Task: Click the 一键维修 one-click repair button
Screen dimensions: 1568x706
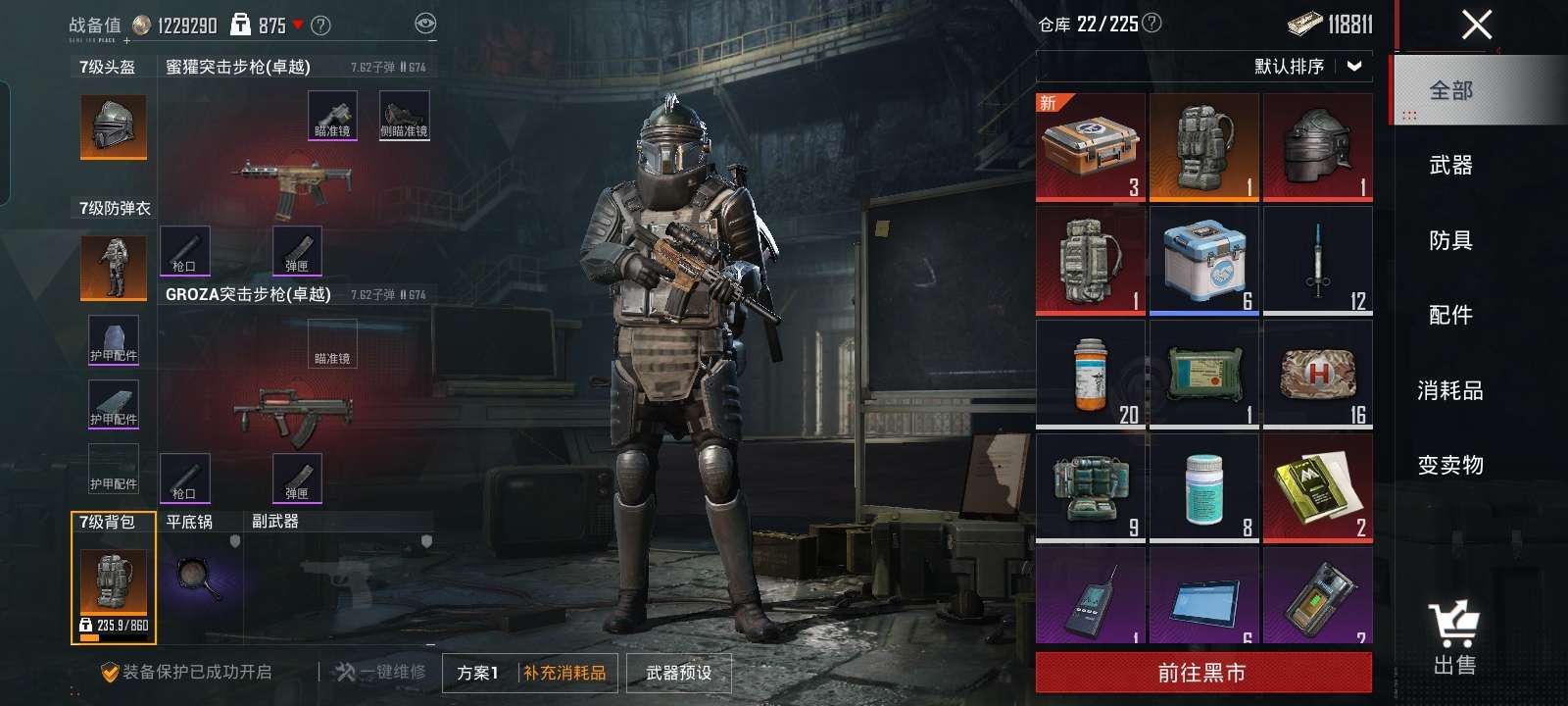Action: tap(380, 673)
